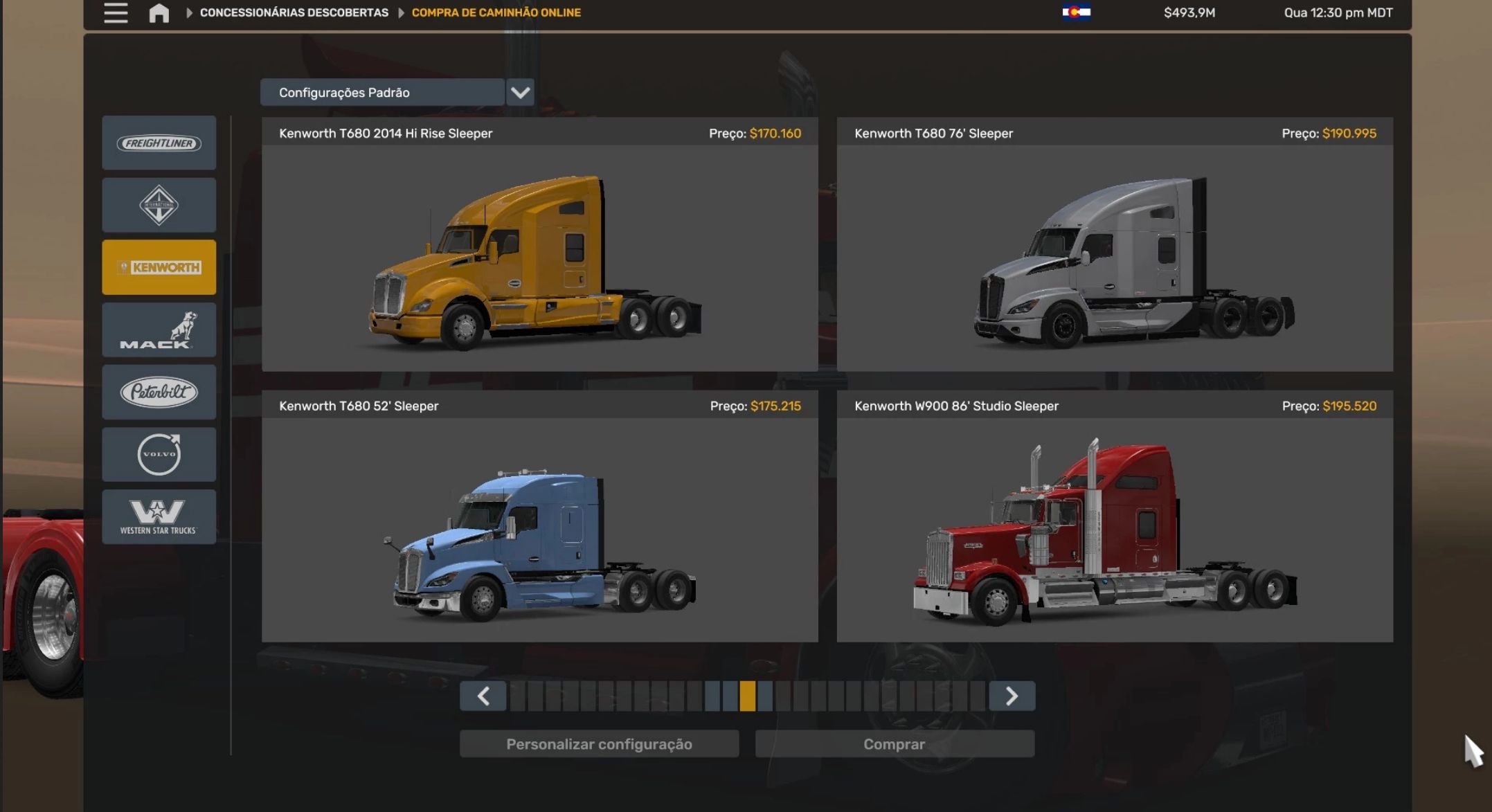Expand the Configurações Padrão dropdown
Viewport: 1492px width, 812px height.
pos(520,92)
